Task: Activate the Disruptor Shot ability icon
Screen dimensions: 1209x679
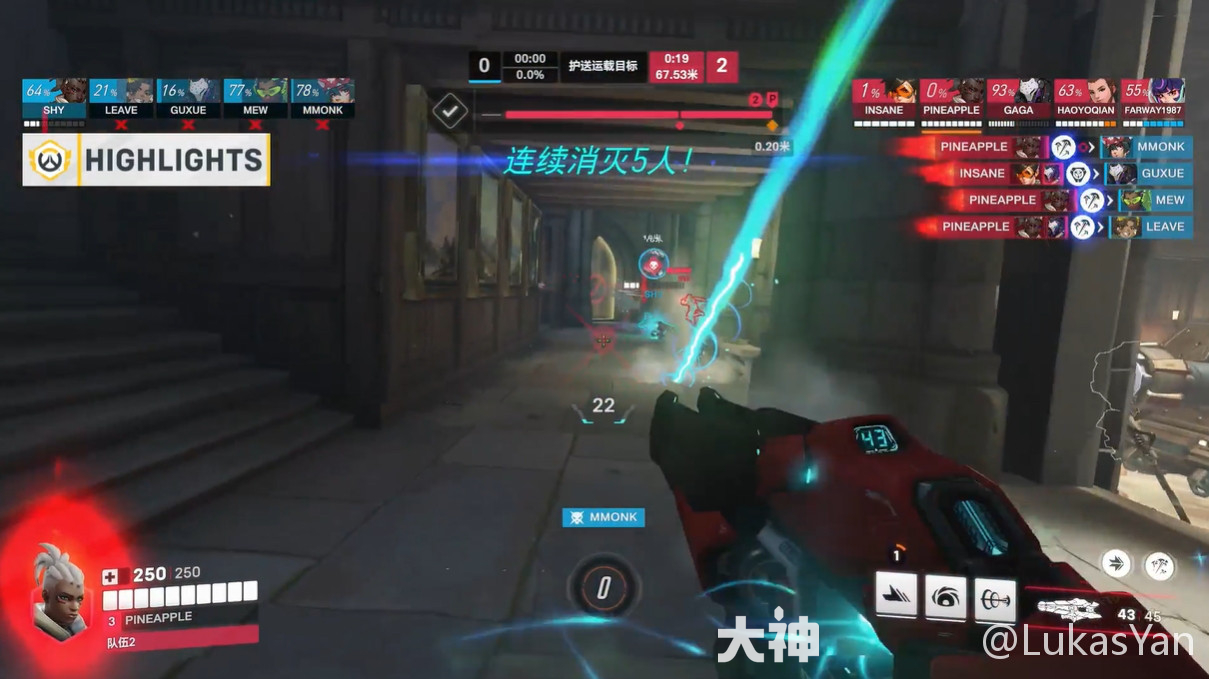Action: 945,595
